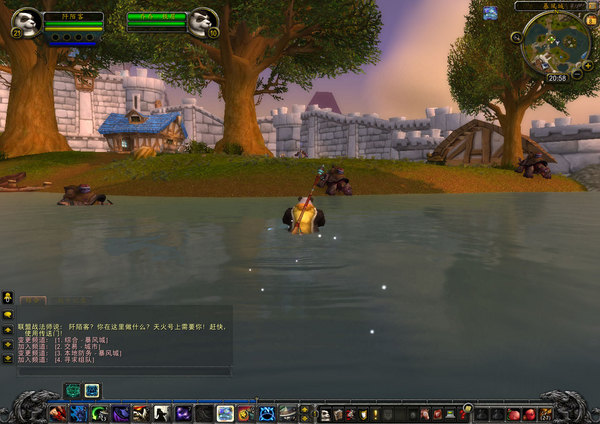Click the circular minimap of Stormwind
The width and height of the screenshot is (600, 424).
[552, 40]
